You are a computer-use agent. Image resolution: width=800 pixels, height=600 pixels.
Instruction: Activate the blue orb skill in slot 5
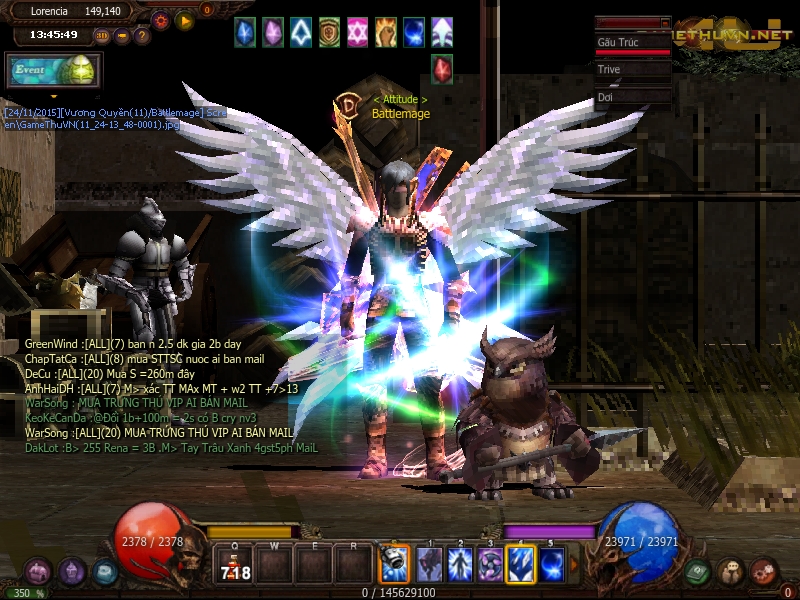[x=552, y=565]
